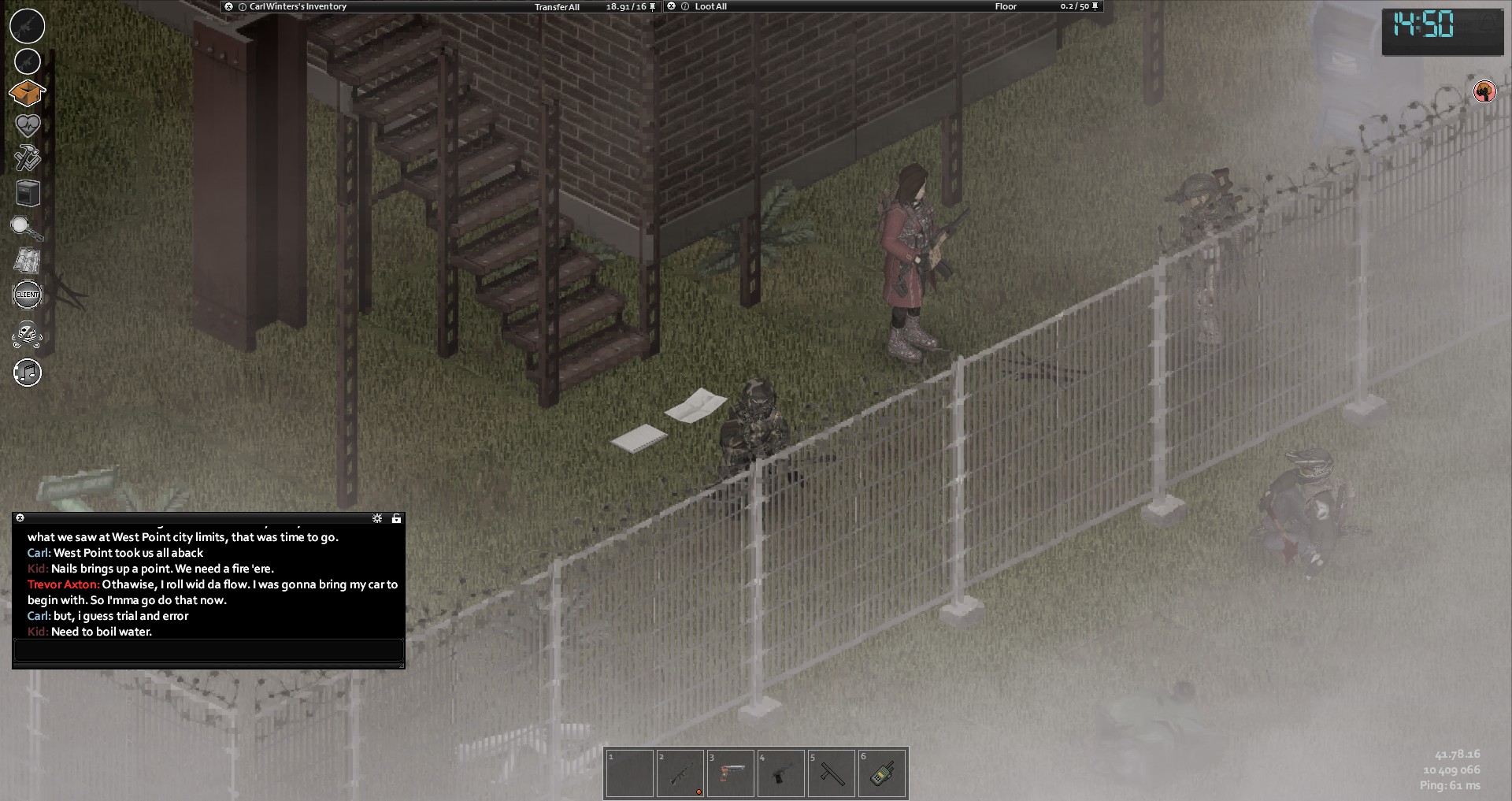Click the music note icon
Screen dimensions: 1512x801
click(28, 373)
